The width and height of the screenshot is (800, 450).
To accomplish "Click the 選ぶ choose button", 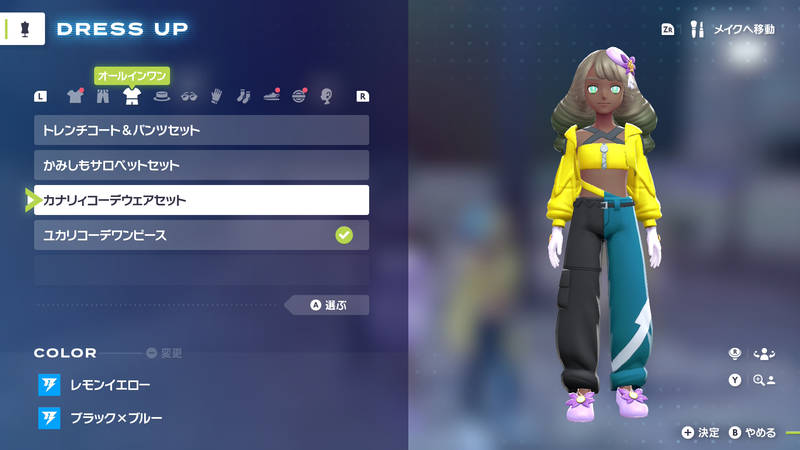I will pyautogui.click(x=327, y=305).
